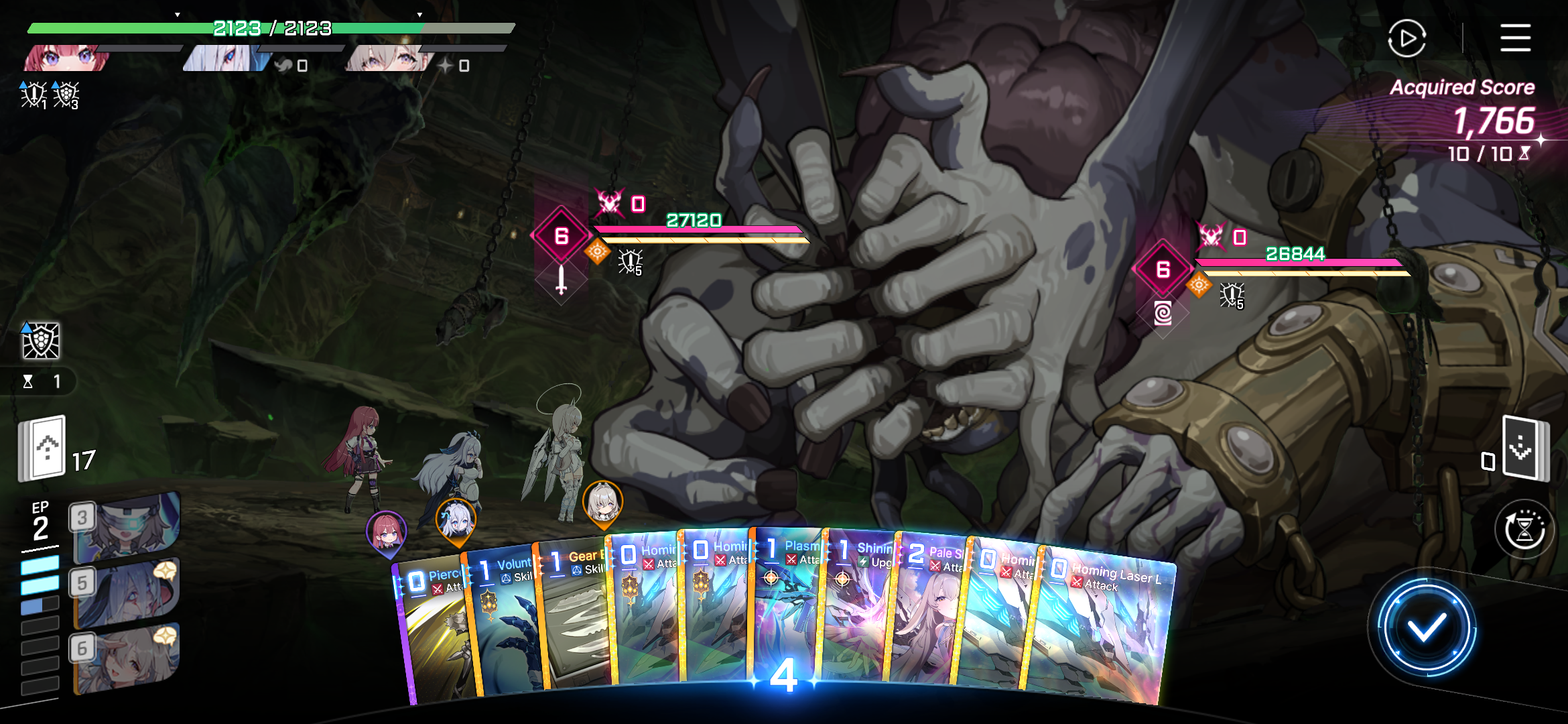Activate the EP 3 visor-girl ego skill

[126, 528]
